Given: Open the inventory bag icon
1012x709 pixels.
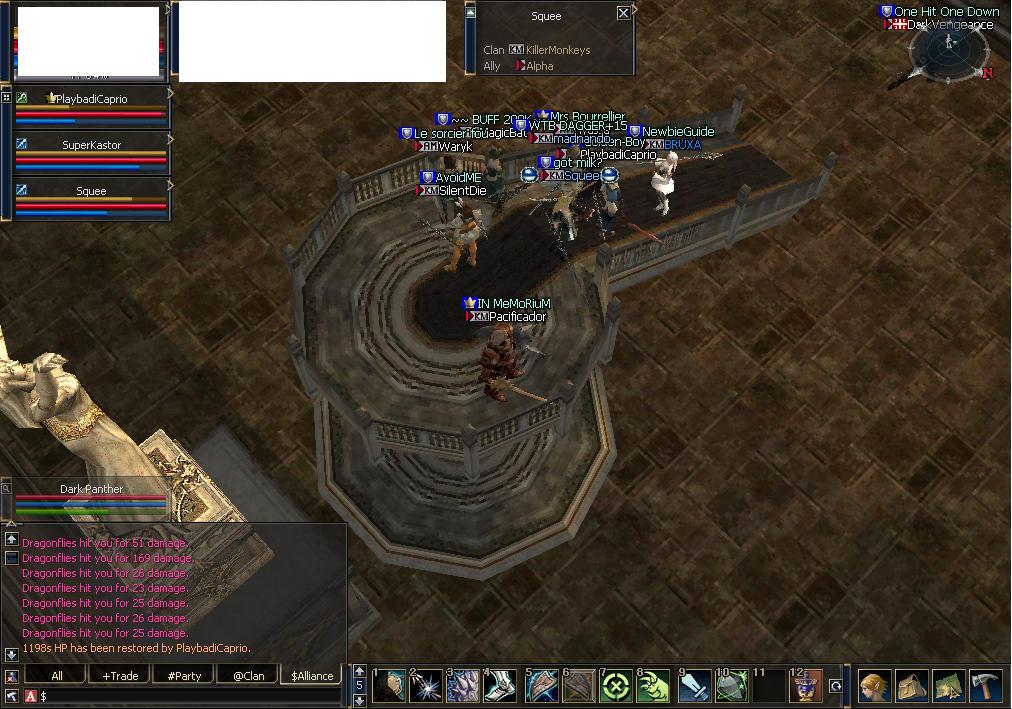Looking at the screenshot, I should point(911,687).
